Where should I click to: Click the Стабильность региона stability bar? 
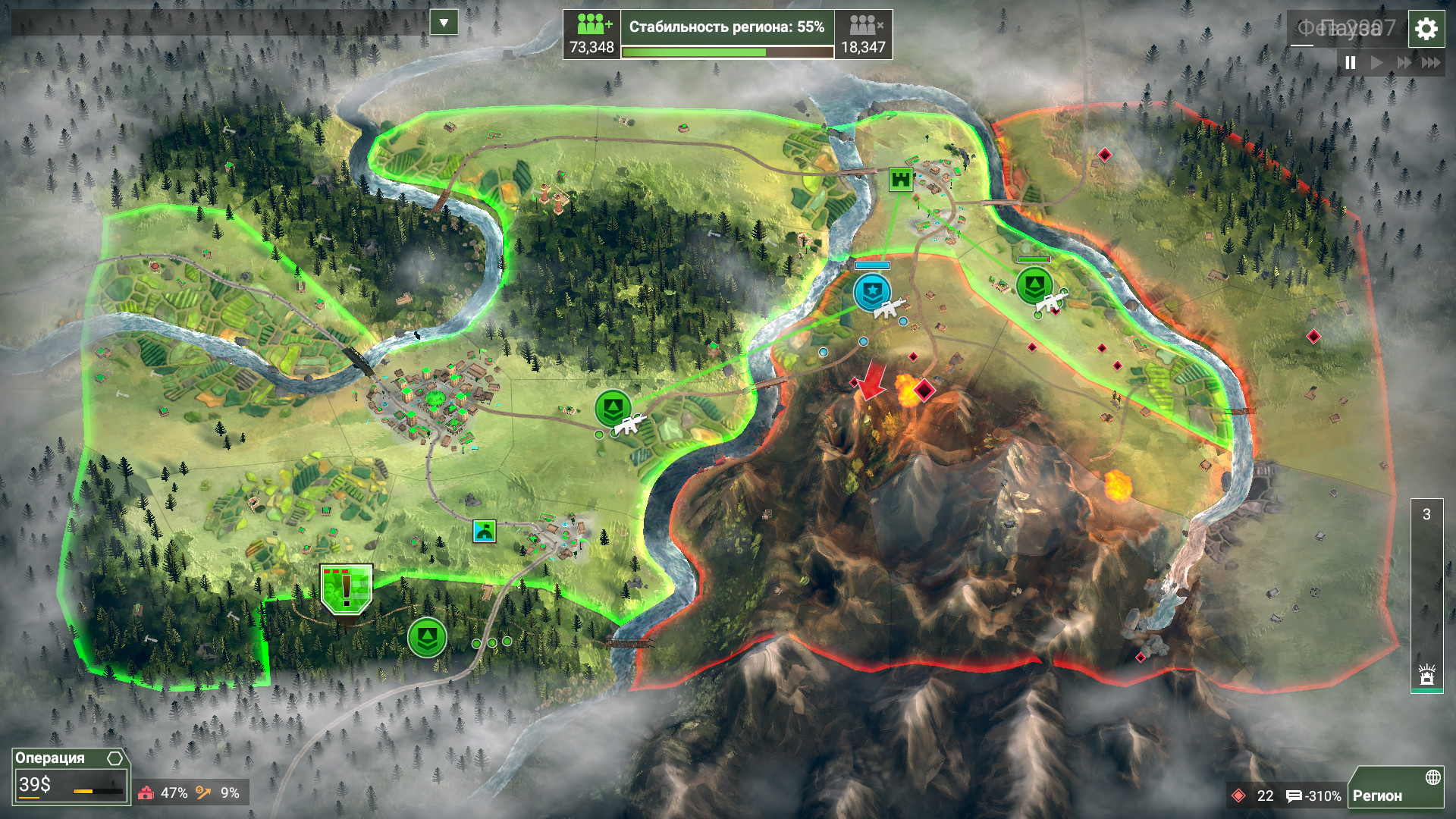(727, 35)
